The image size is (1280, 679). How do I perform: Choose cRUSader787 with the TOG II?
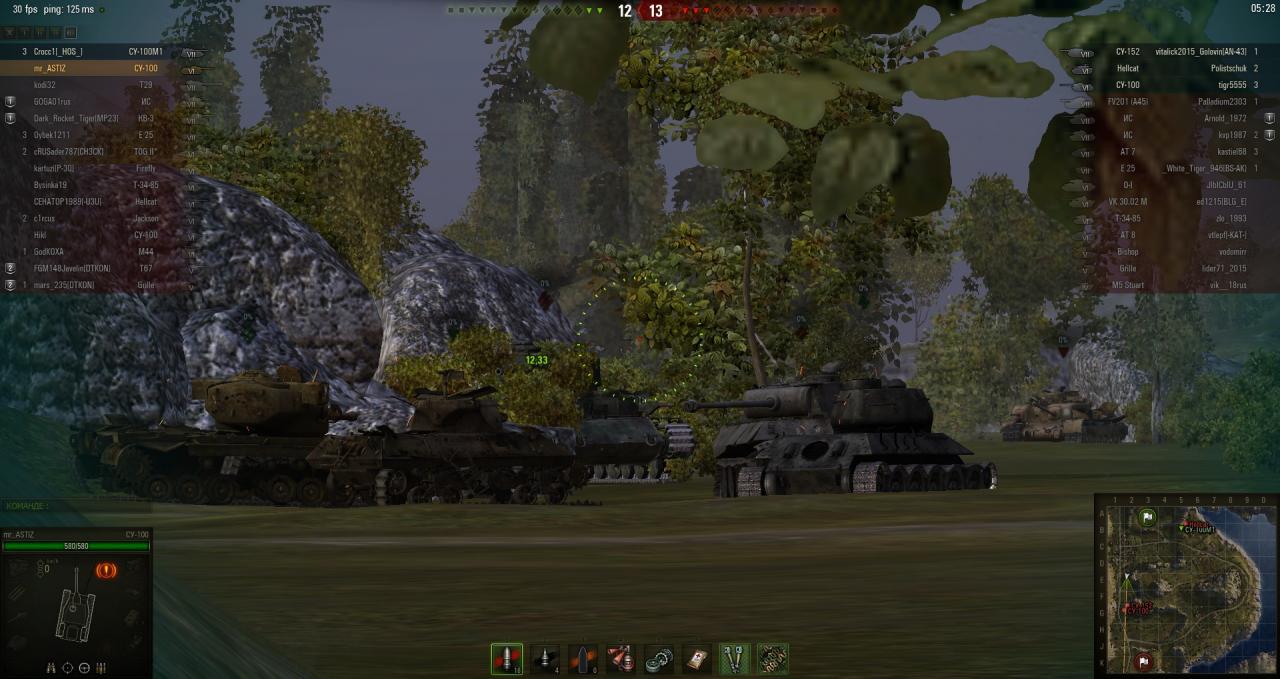[x=90, y=152]
